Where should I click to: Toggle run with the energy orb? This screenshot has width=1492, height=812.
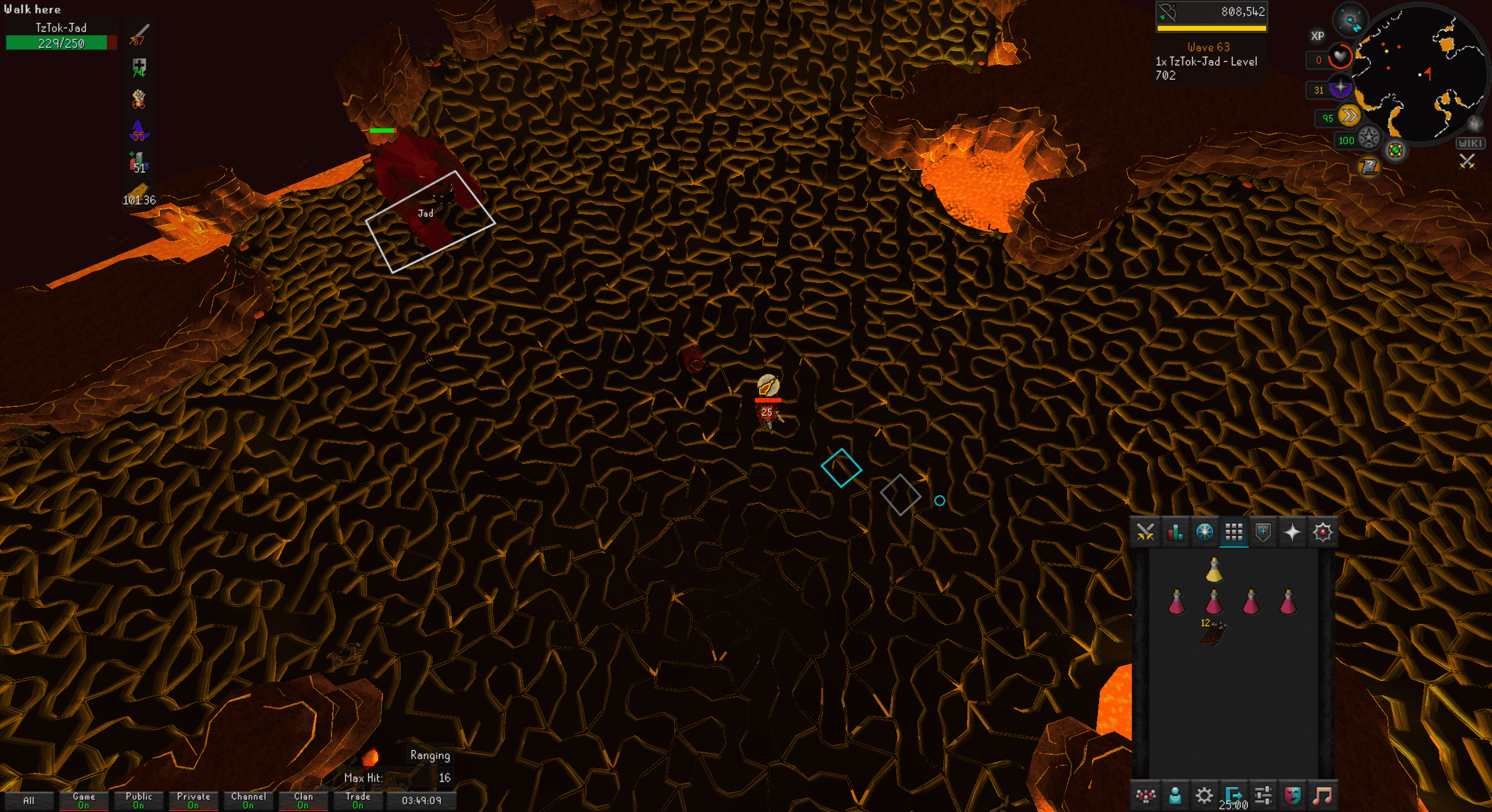(x=1349, y=116)
